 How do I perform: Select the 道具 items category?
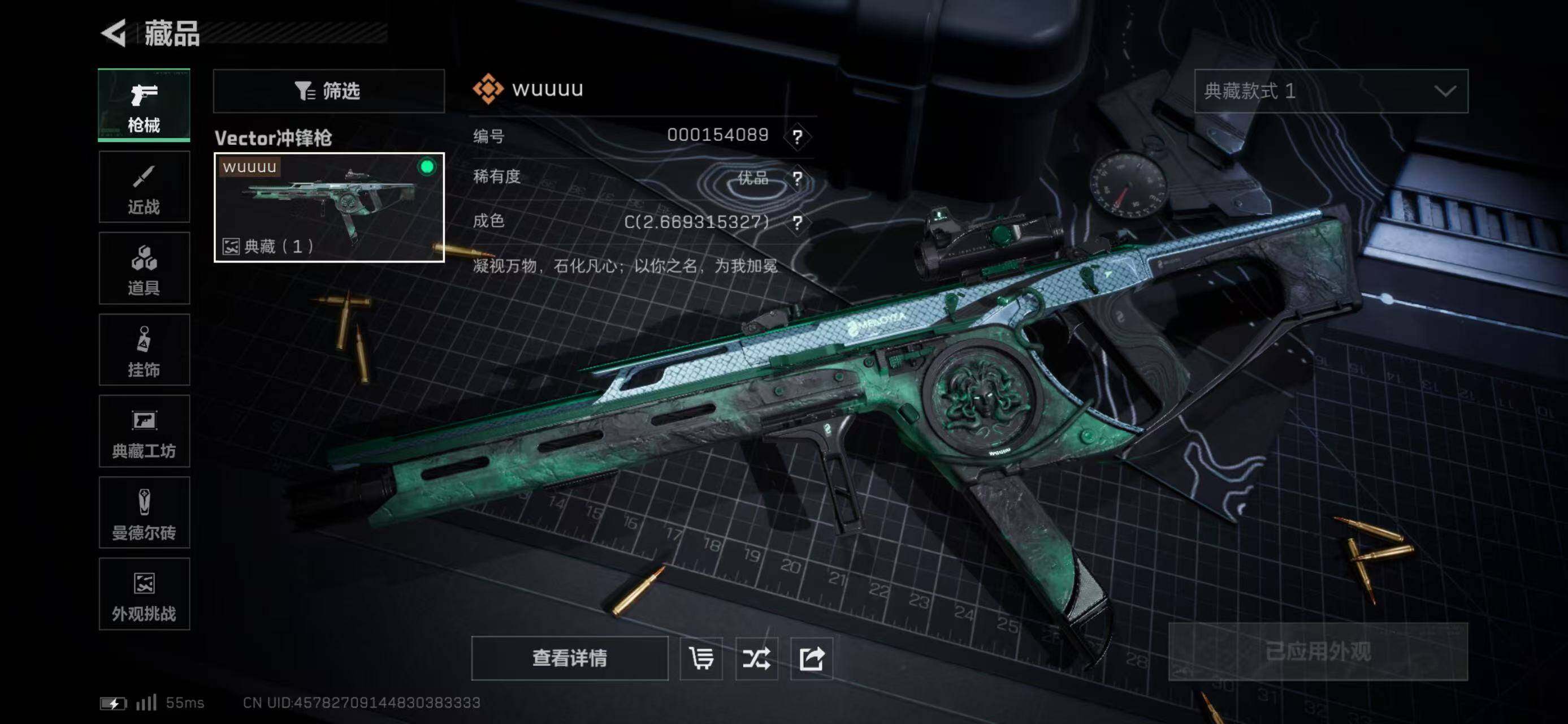coord(144,269)
